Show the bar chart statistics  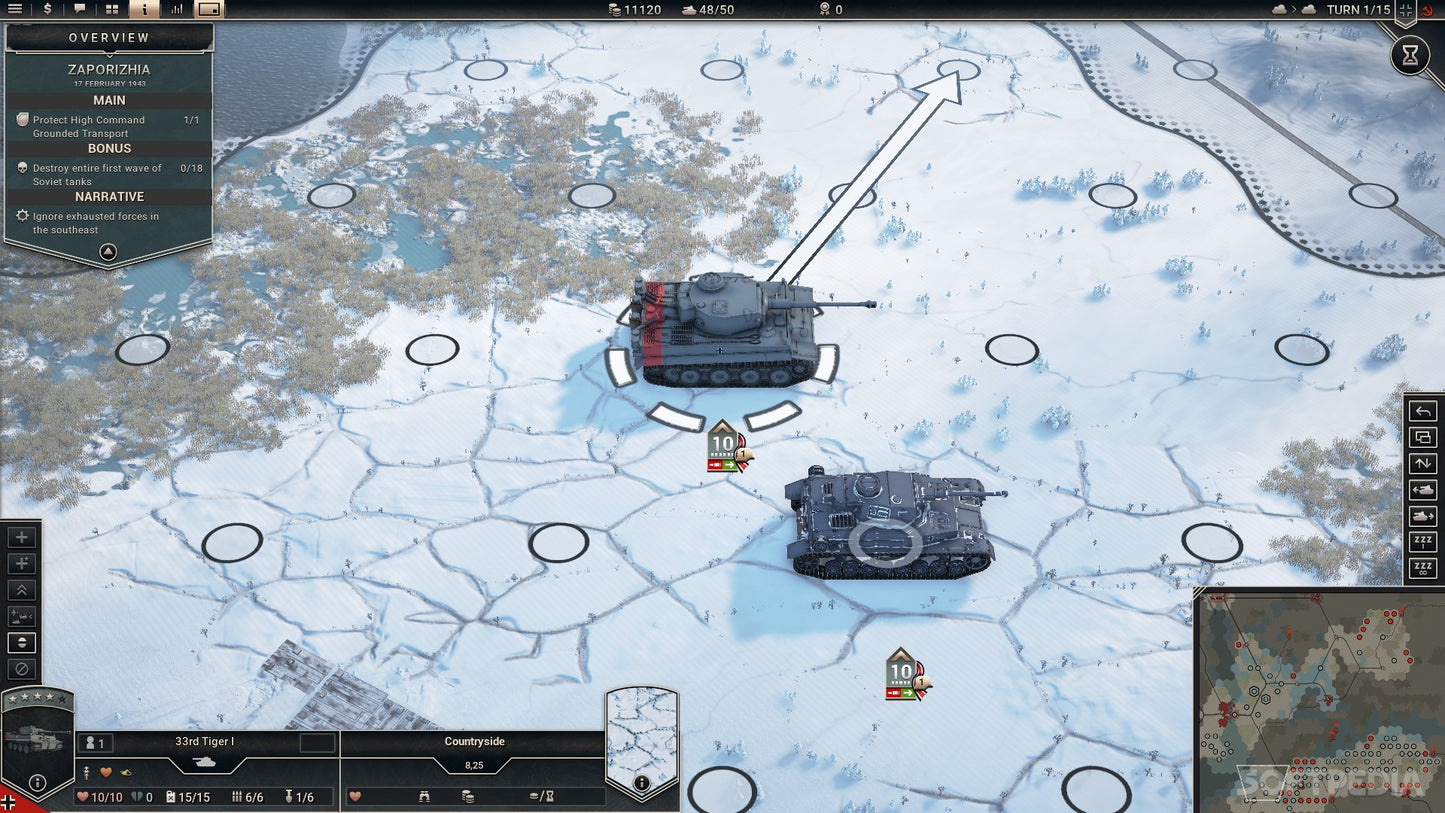[x=177, y=9]
